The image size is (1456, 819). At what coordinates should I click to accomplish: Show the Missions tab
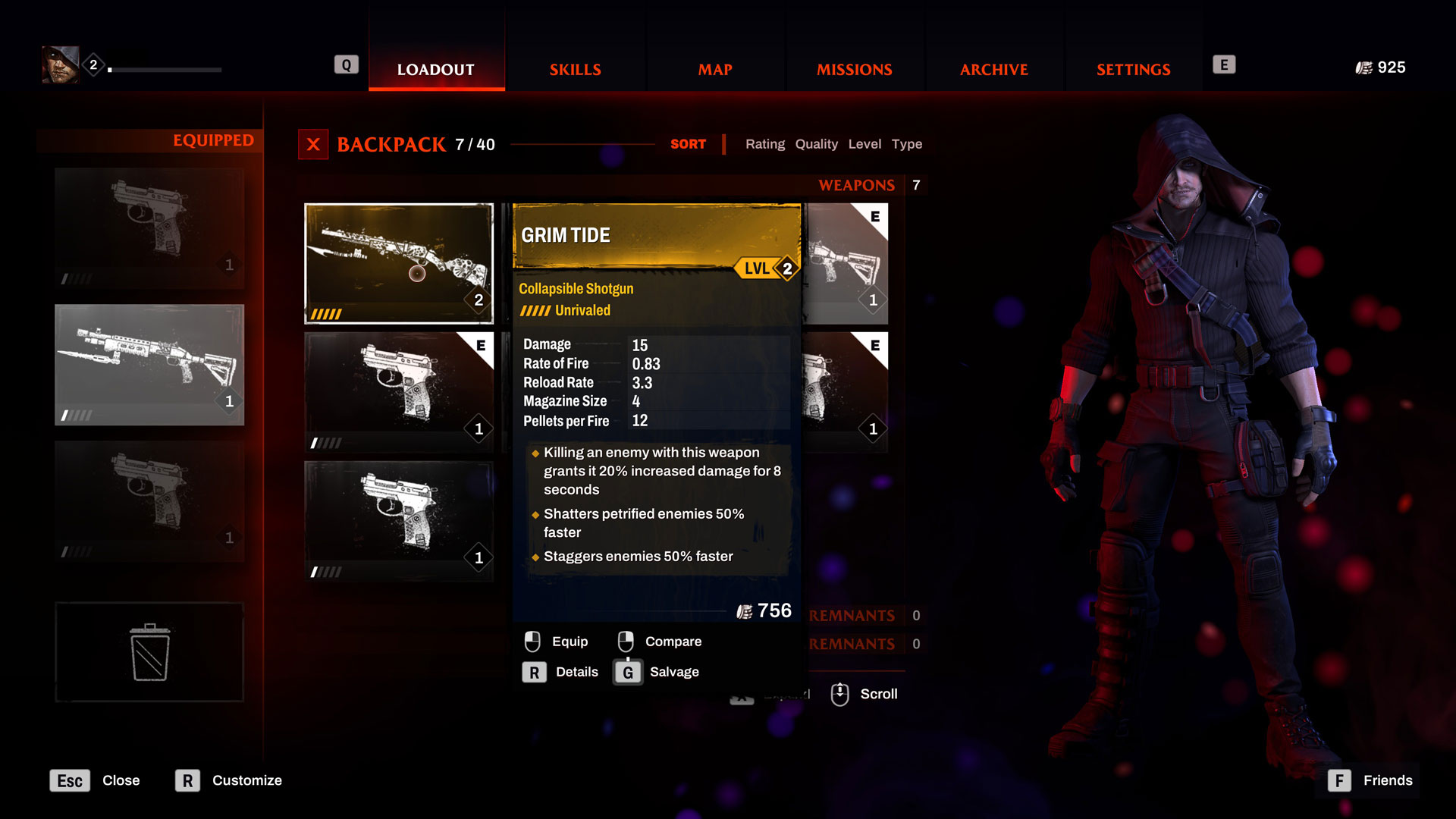coord(854,70)
